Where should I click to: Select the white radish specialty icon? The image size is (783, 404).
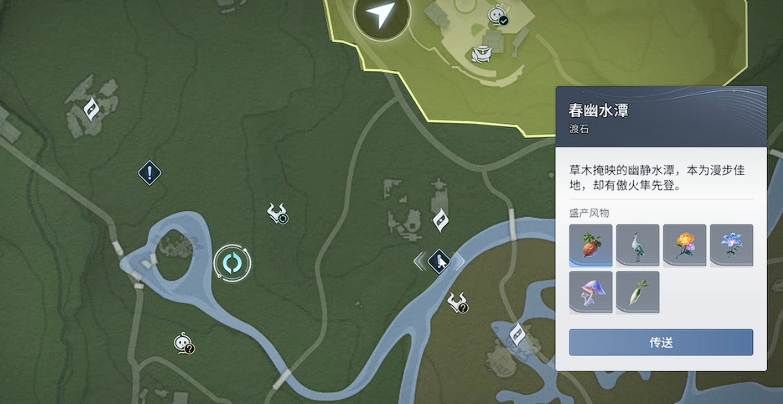[637, 291]
